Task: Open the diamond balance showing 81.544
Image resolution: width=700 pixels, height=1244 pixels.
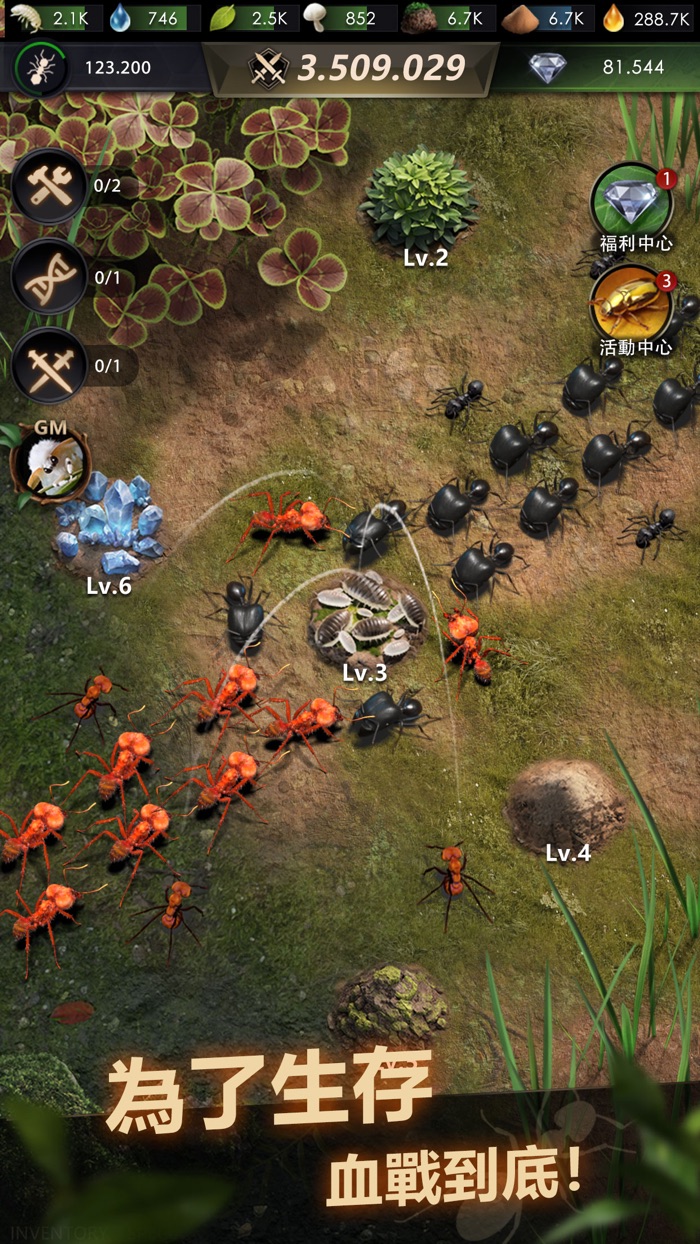Action: [548, 68]
